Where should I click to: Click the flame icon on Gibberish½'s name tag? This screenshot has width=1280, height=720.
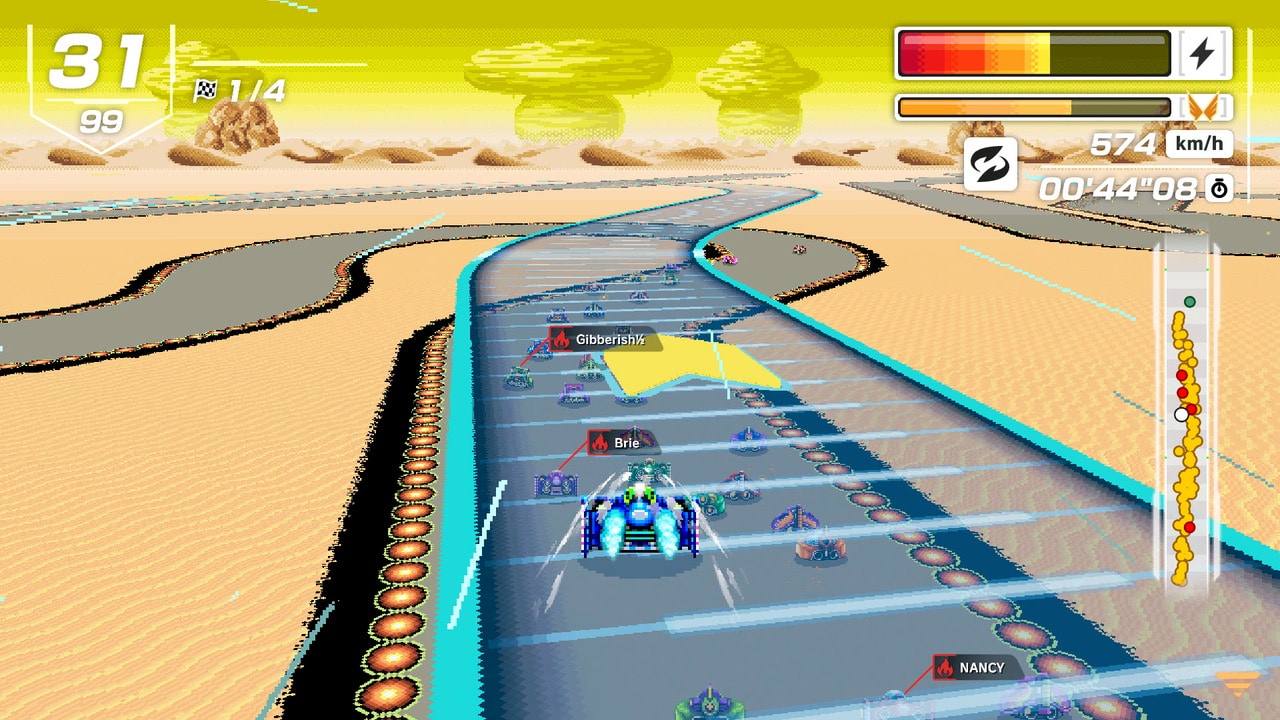(x=560, y=339)
